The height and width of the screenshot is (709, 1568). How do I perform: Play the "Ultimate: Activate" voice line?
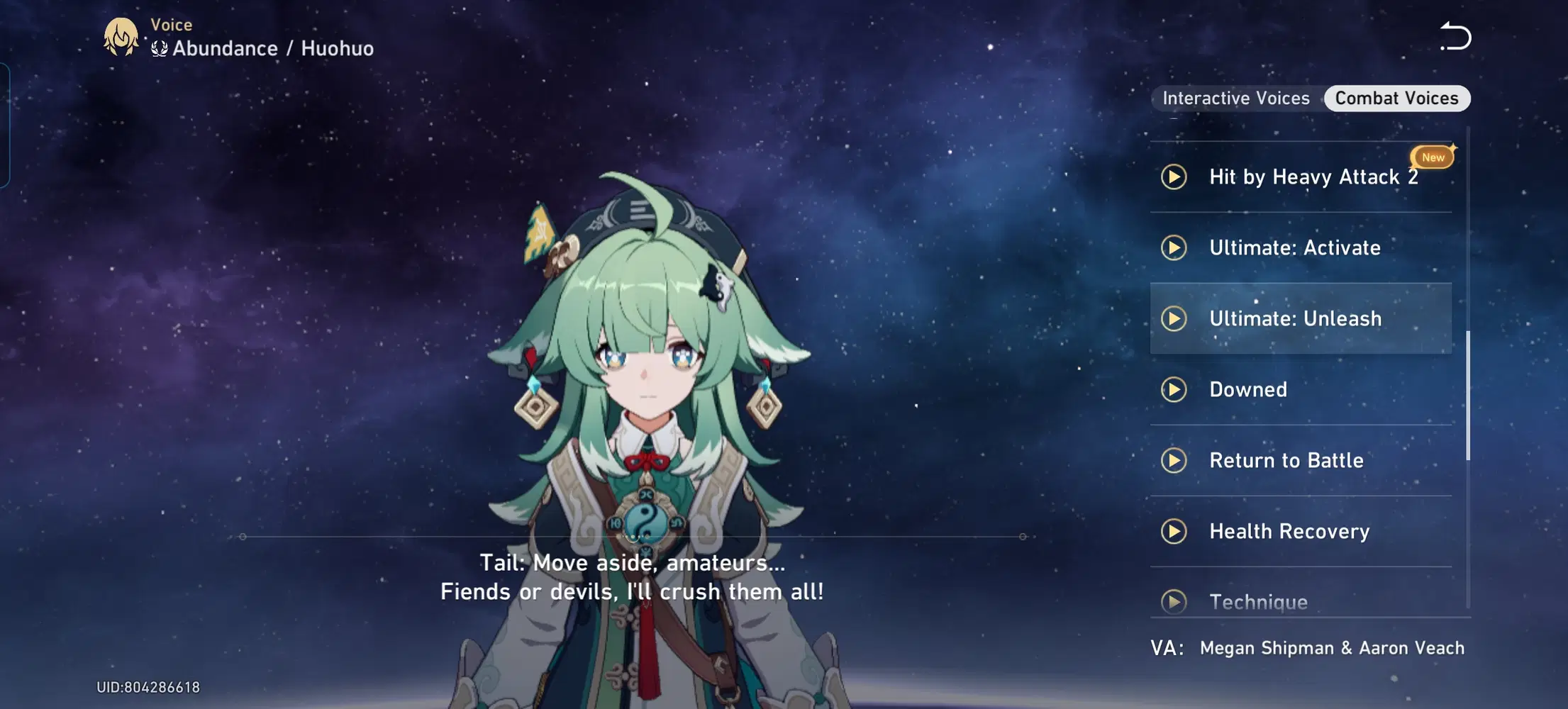(1175, 248)
